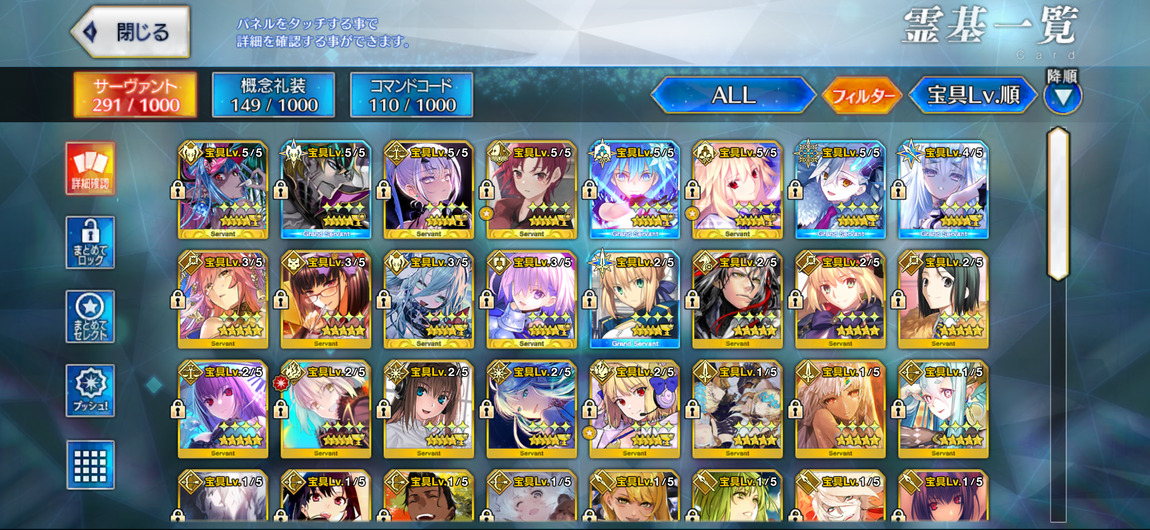Toggle the 降順 descending arrow

[x=1062, y=96]
